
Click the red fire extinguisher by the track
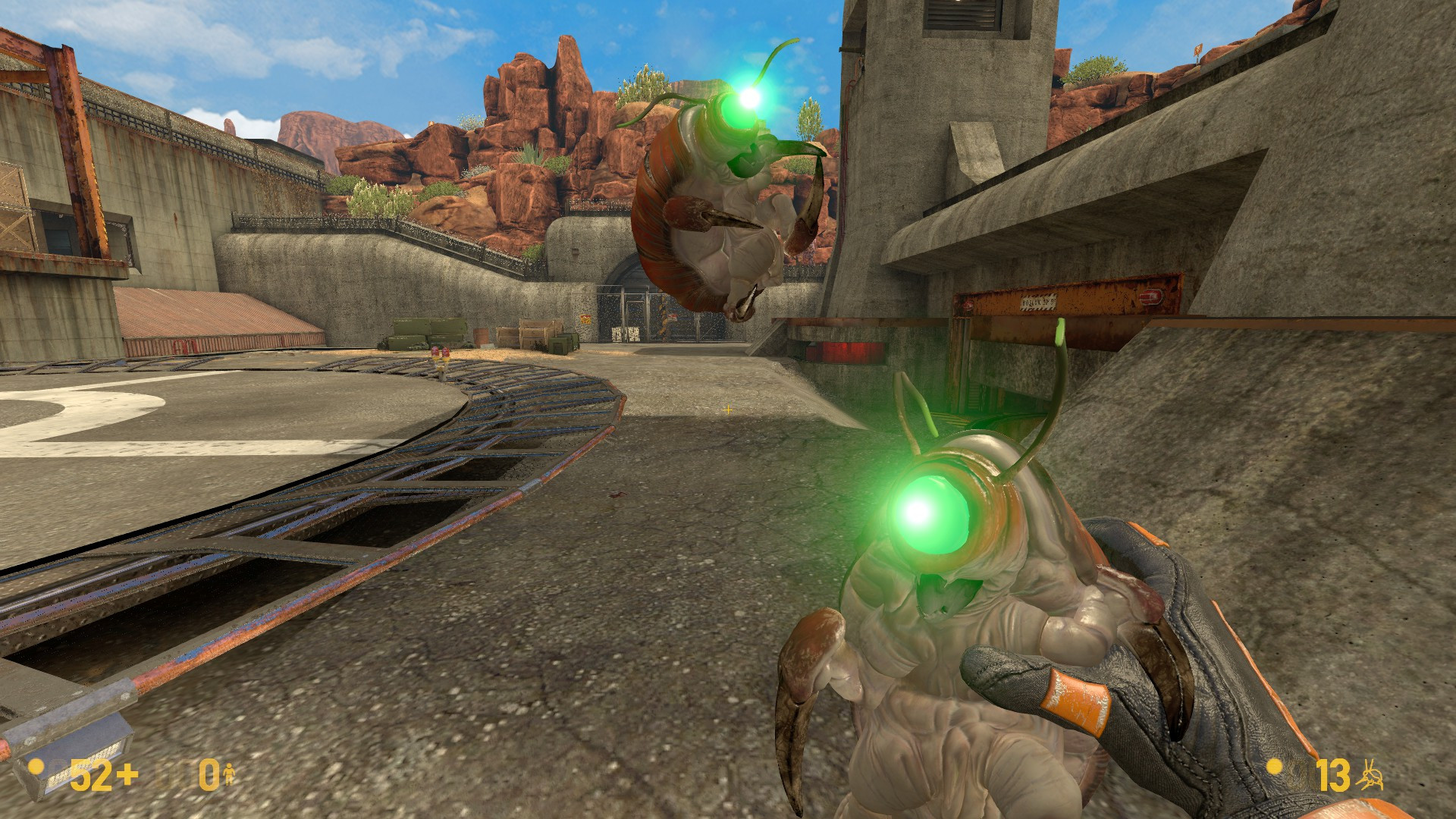coord(437,350)
